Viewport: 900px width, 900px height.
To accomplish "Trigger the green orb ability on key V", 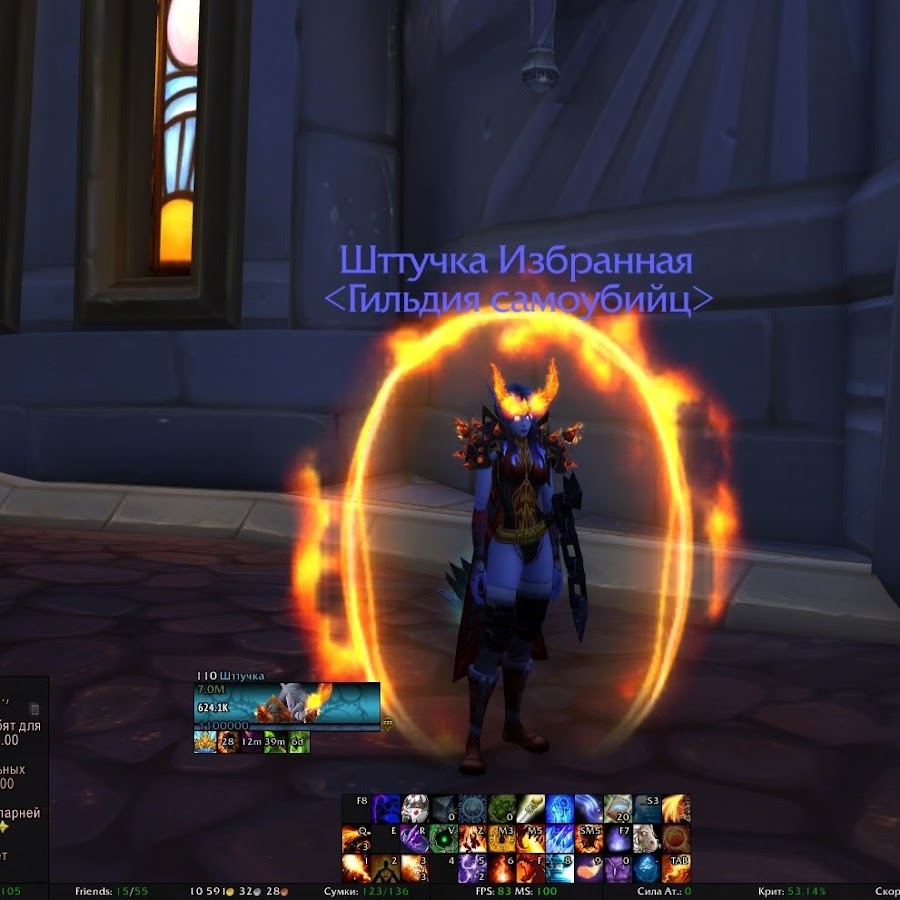I will click(443, 838).
